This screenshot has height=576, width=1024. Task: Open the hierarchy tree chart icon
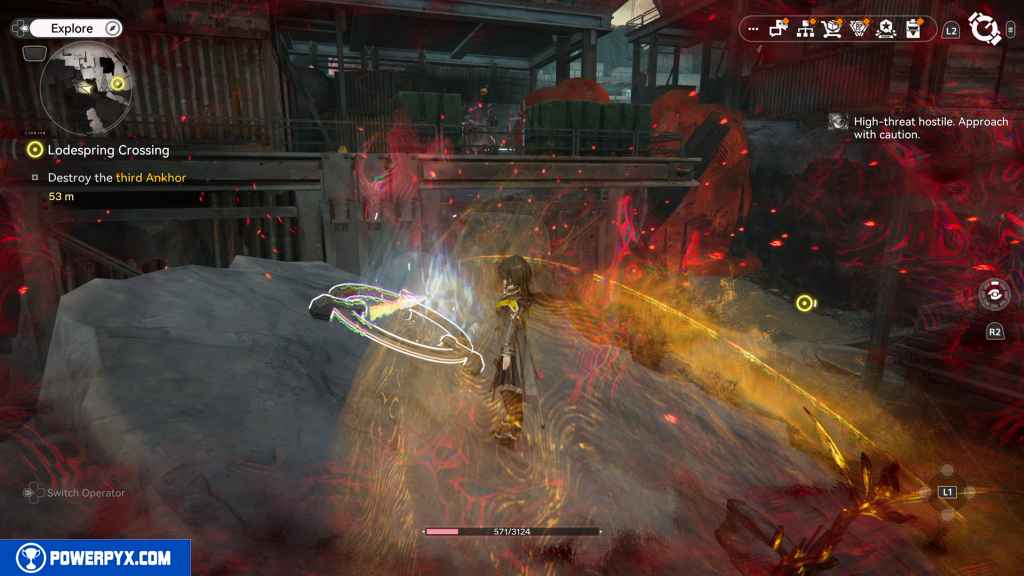click(805, 29)
